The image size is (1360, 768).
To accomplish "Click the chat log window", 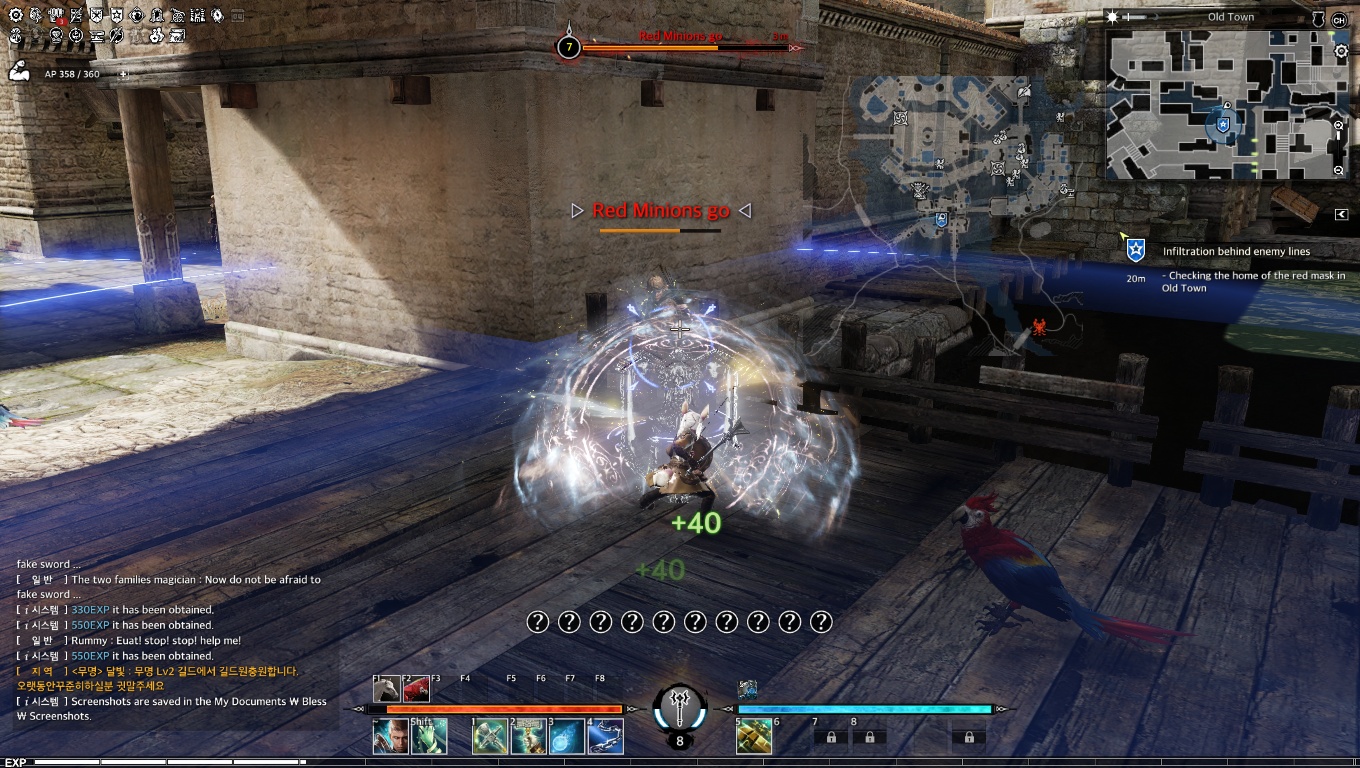I will click(x=172, y=640).
